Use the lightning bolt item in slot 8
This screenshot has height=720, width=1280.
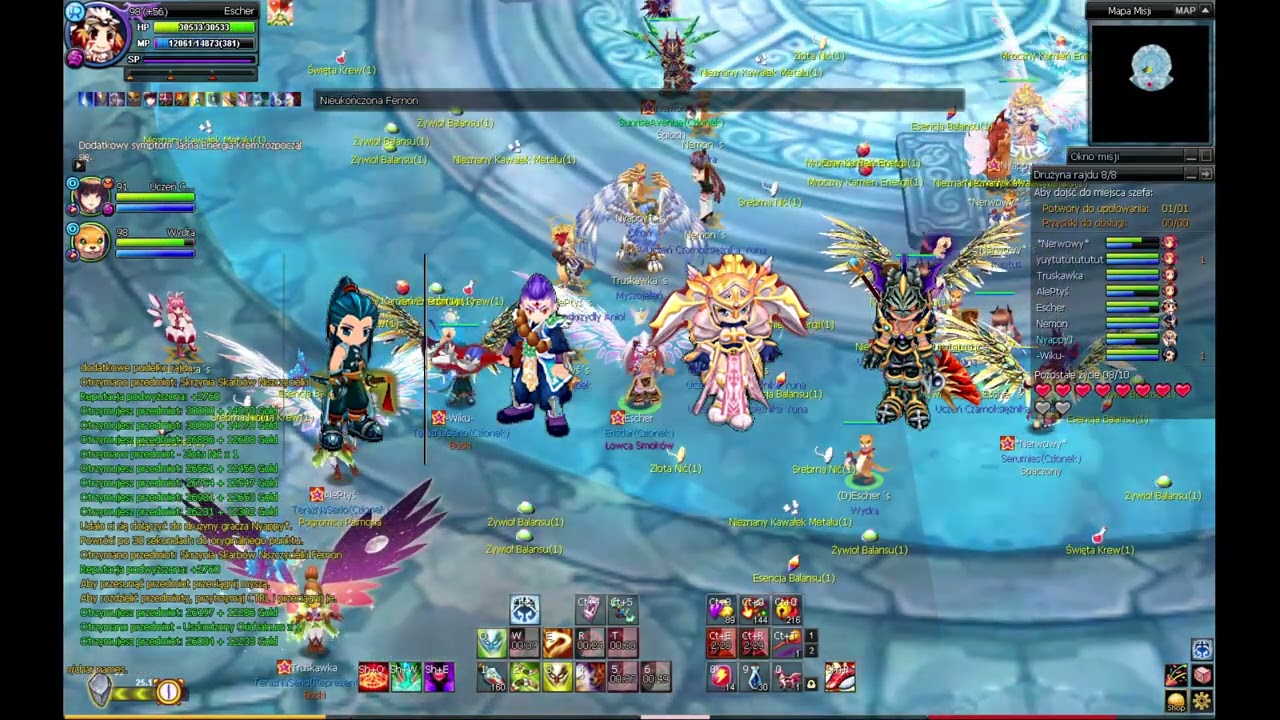[720, 678]
